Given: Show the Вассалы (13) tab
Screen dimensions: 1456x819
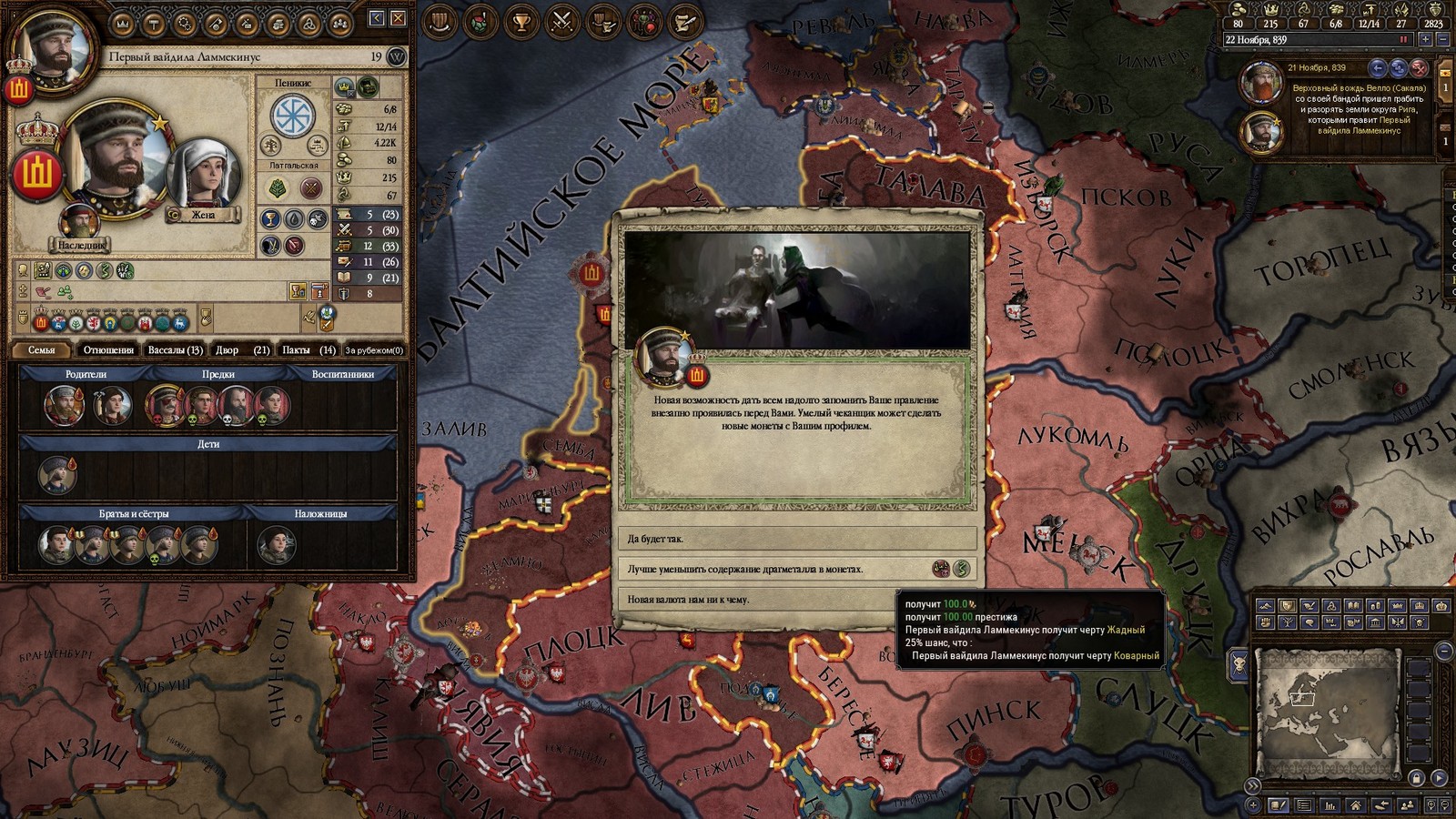Looking at the screenshot, I should (x=175, y=349).
